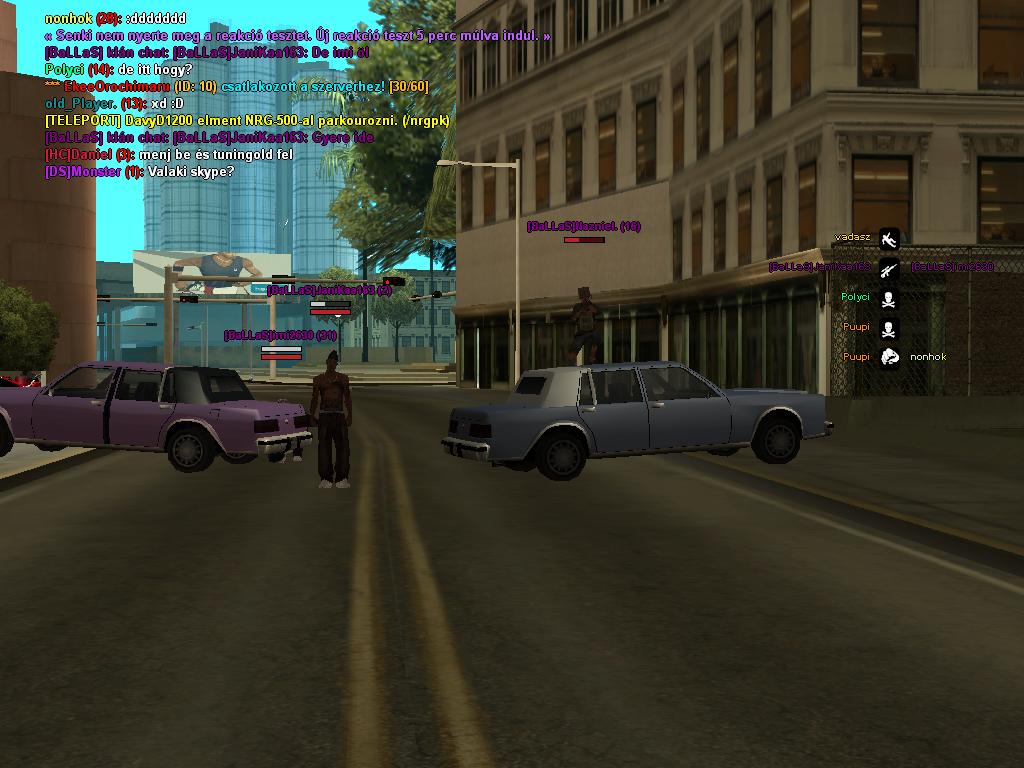Screen dimensions: 1024x768
Task: Select the reakció teszt announcement line
Action: coord(298,35)
